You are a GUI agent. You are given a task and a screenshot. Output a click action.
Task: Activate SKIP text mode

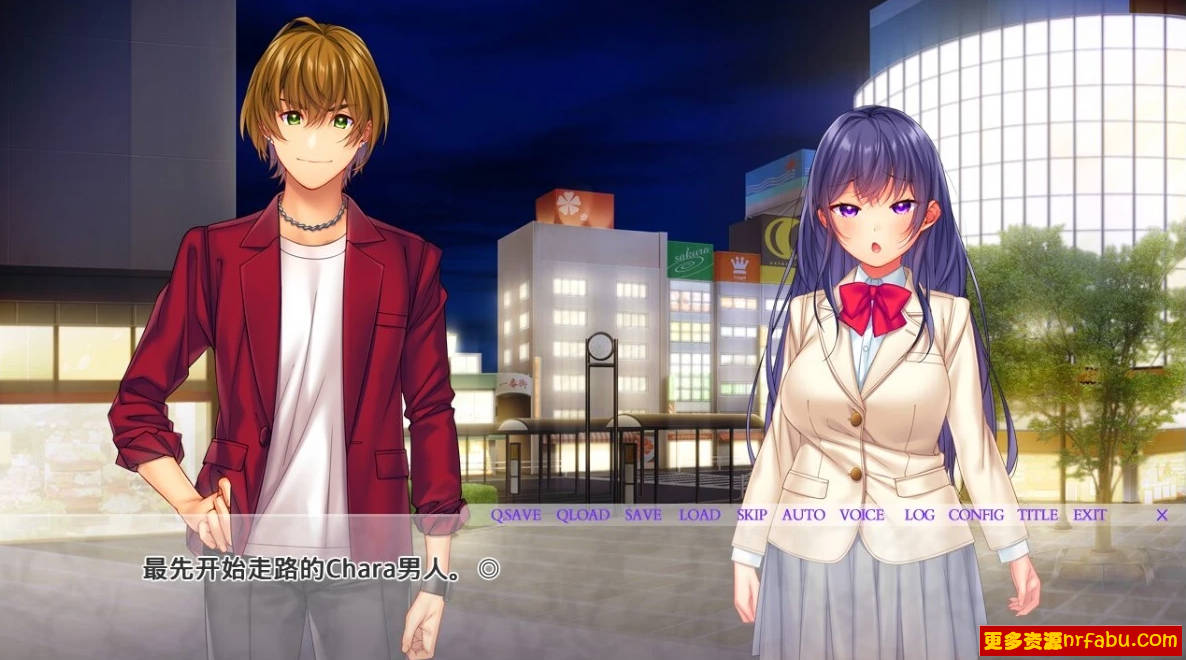click(x=752, y=515)
